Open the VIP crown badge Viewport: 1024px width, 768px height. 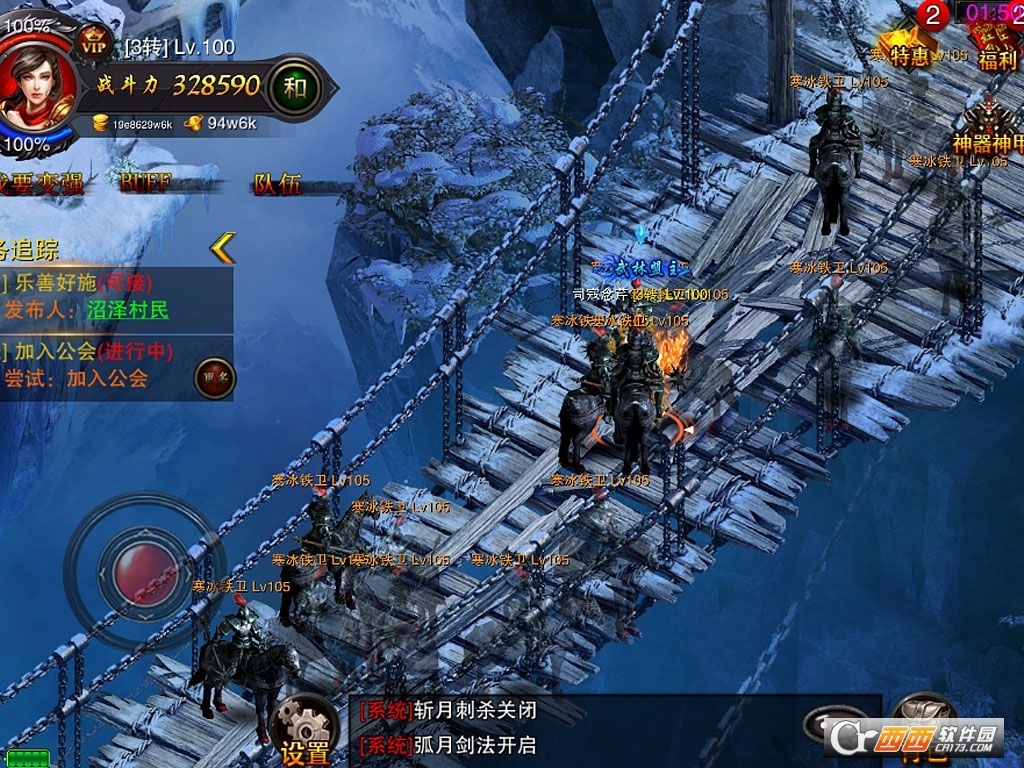[x=95, y=44]
